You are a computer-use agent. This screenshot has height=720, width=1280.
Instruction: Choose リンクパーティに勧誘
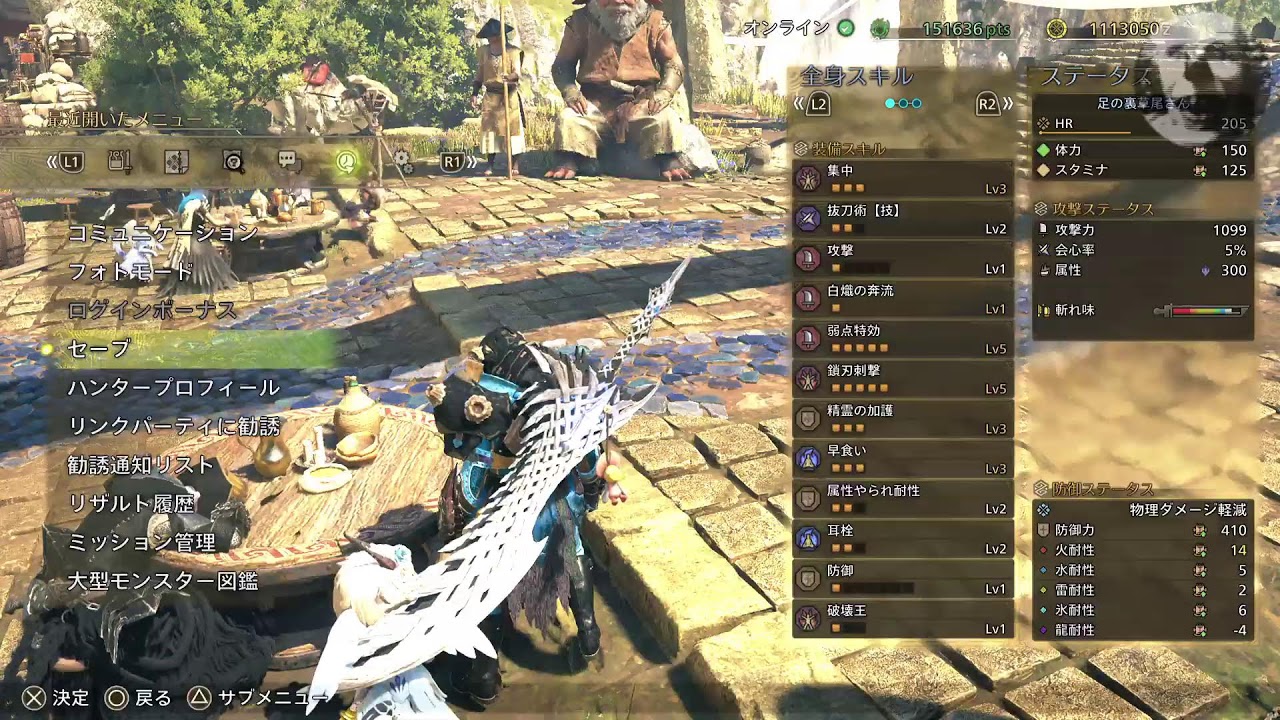174,426
